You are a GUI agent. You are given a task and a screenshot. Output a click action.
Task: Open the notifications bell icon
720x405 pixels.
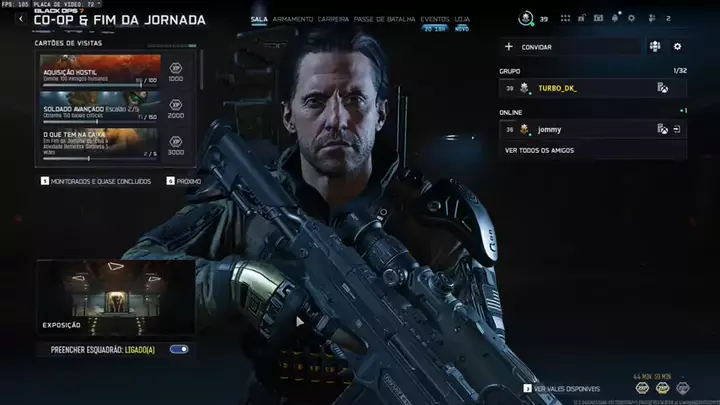pos(616,18)
